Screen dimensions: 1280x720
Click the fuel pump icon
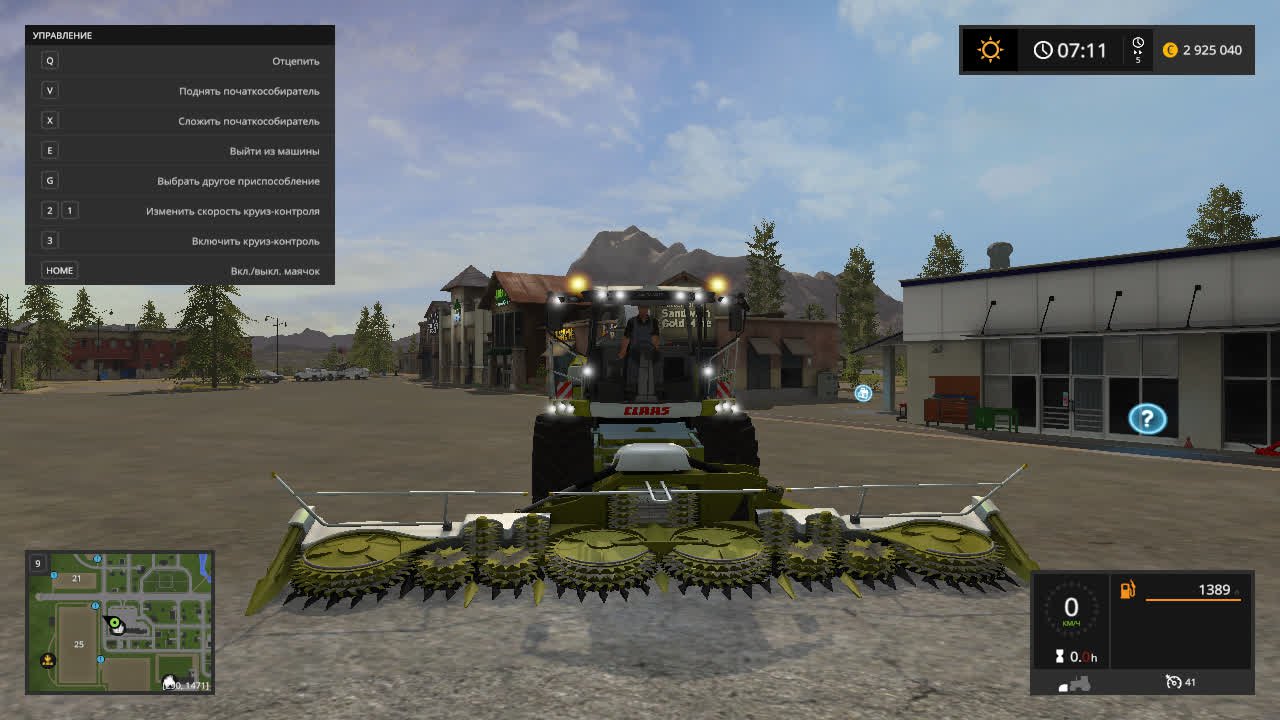1128,590
